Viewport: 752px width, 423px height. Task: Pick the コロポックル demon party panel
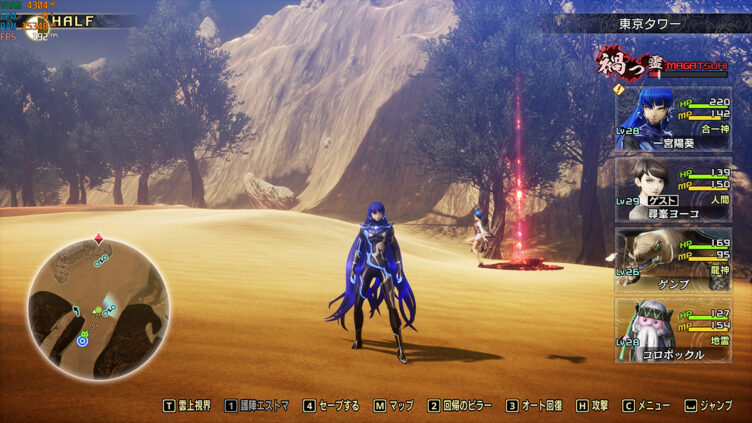click(x=673, y=329)
